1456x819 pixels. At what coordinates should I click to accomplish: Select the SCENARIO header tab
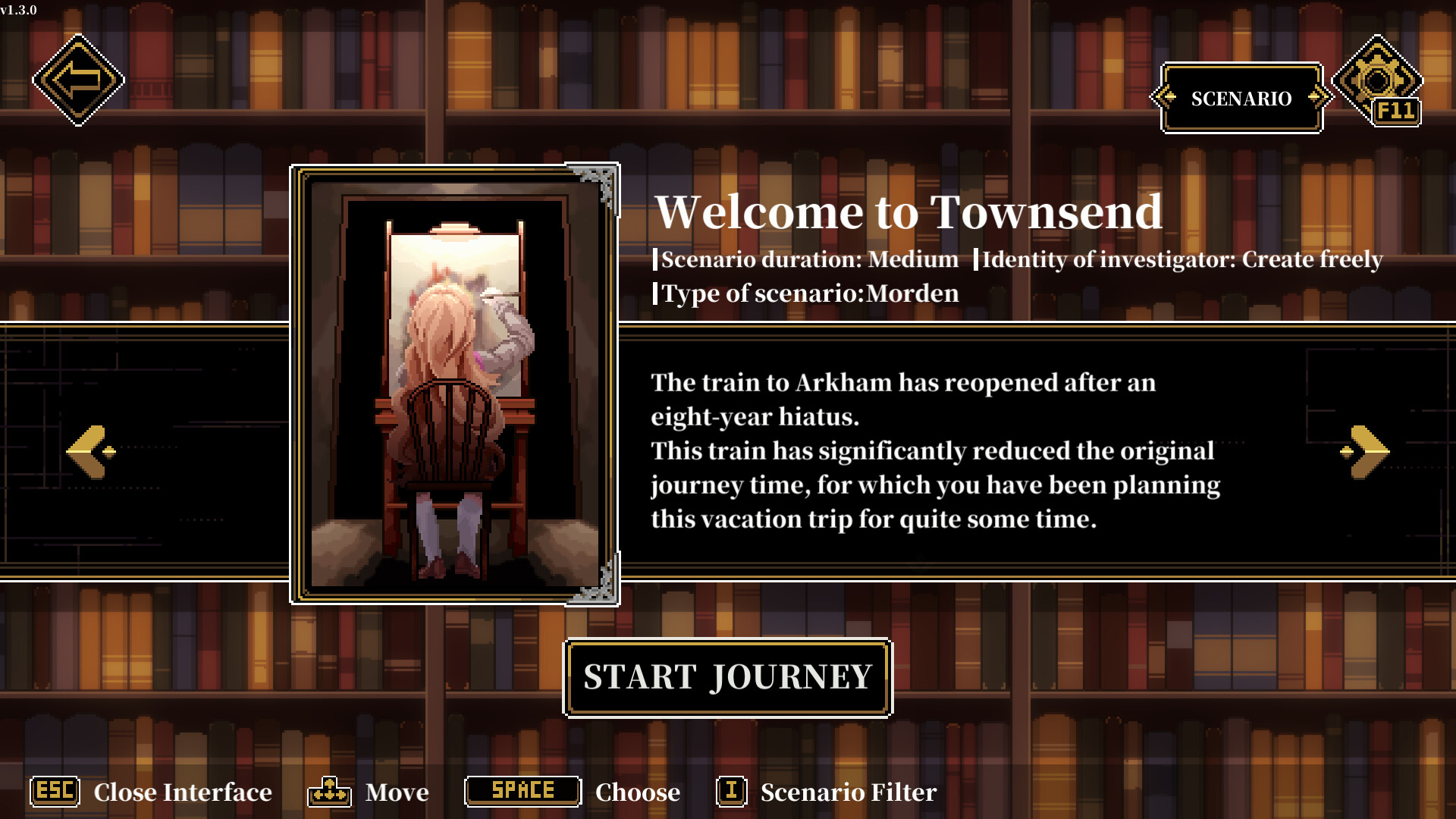(1241, 99)
